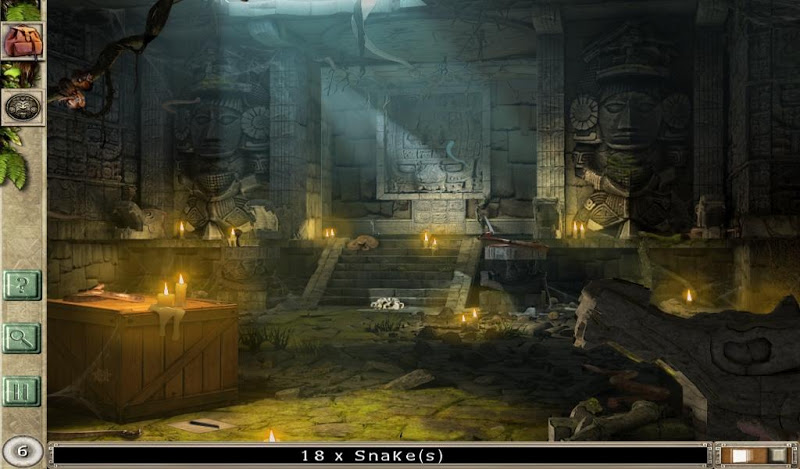
Task: Open the backpack inventory
Action: tap(22, 42)
